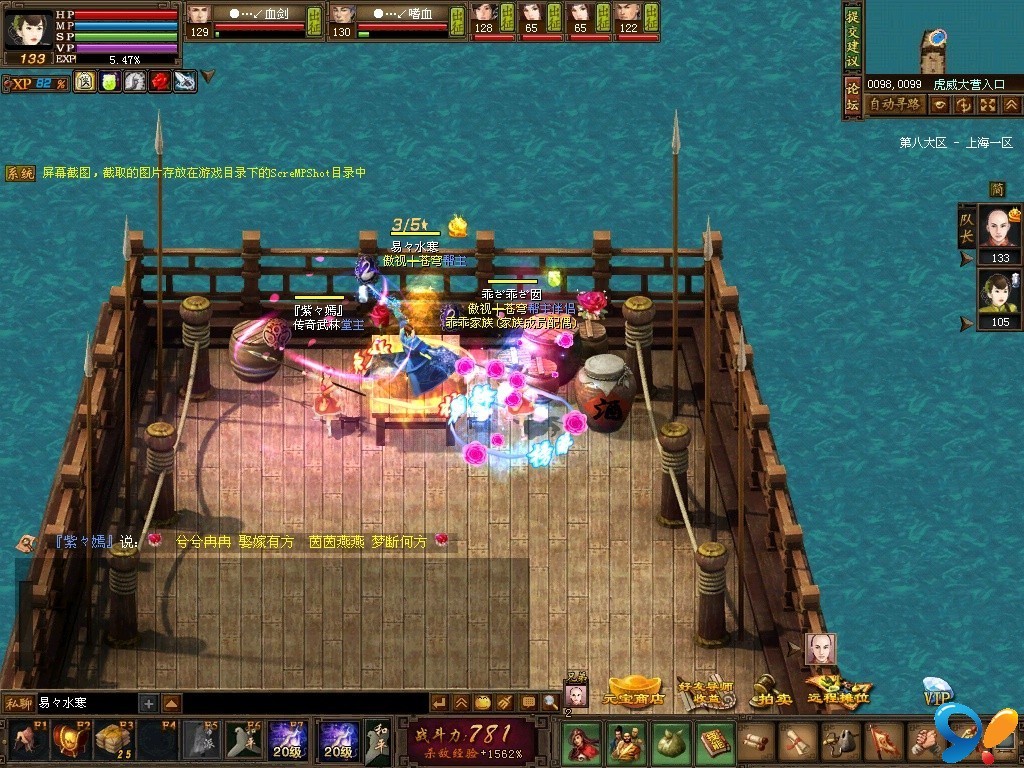The width and height of the screenshot is (1024, 768).
Task: Click the chat input field
Action: (x=86, y=703)
